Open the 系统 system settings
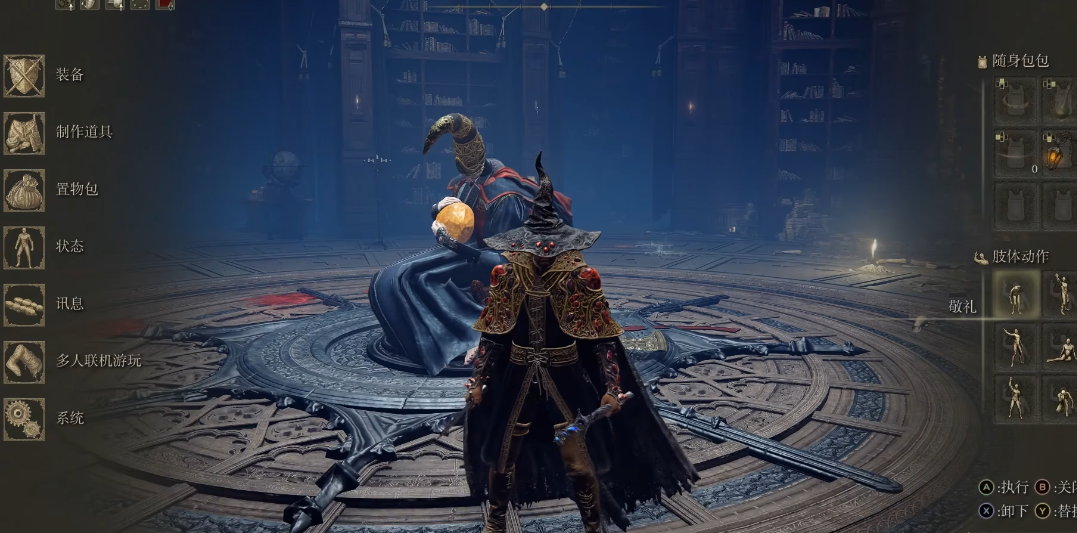The width and height of the screenshot is (1077, 533). pyautogui.click(x=24, y=418)
